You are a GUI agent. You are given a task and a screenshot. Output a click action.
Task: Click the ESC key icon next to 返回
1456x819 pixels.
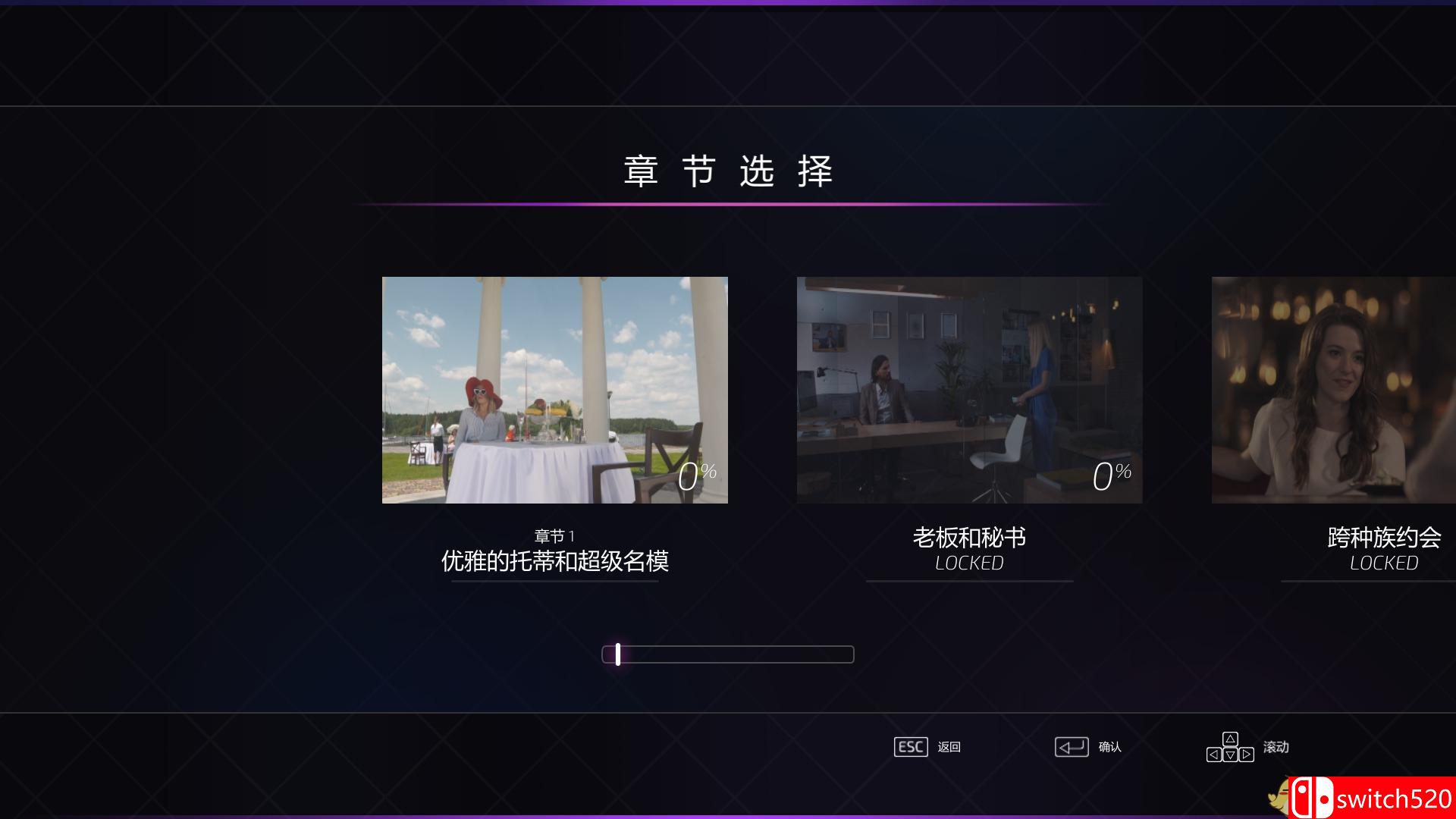911,747
